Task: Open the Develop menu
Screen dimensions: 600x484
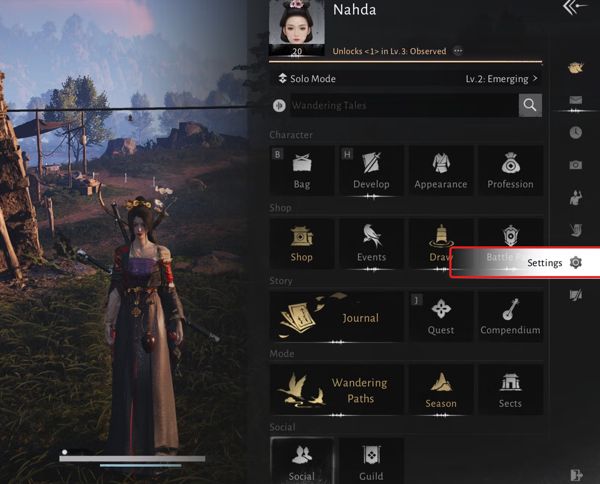Action: (371, 170)
